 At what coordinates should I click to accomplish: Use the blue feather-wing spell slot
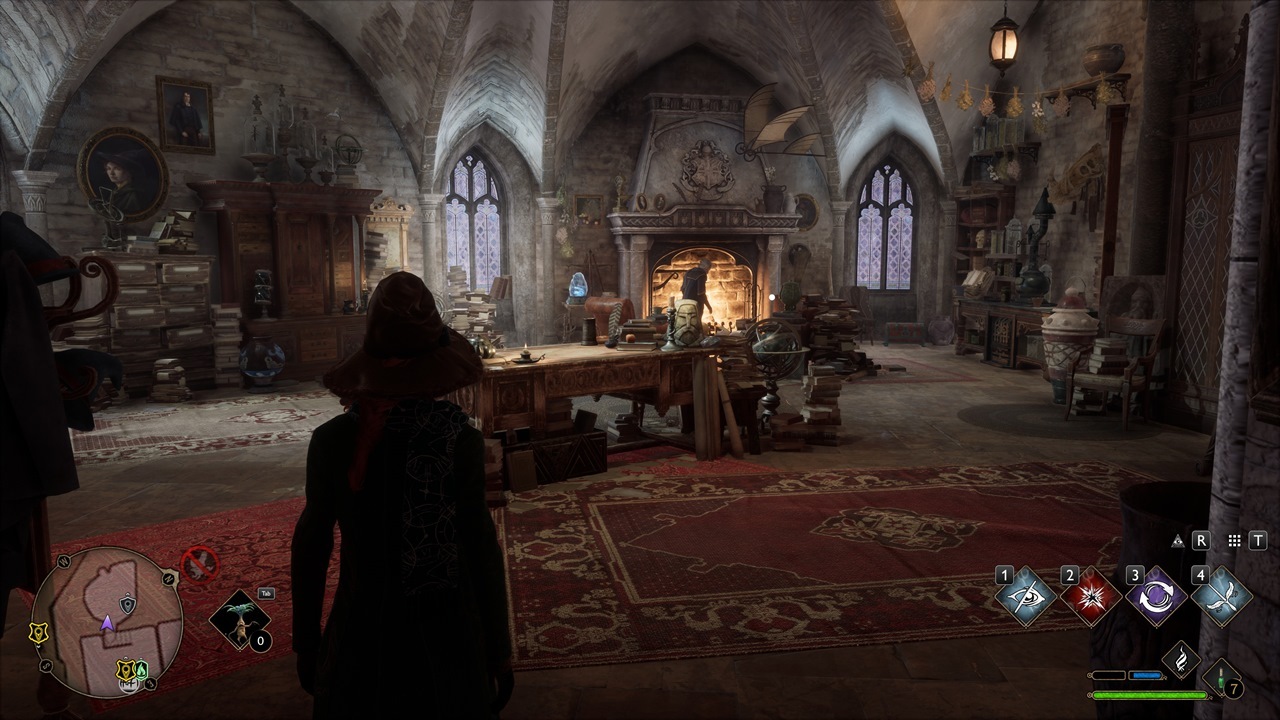(x=1220, y=597)
